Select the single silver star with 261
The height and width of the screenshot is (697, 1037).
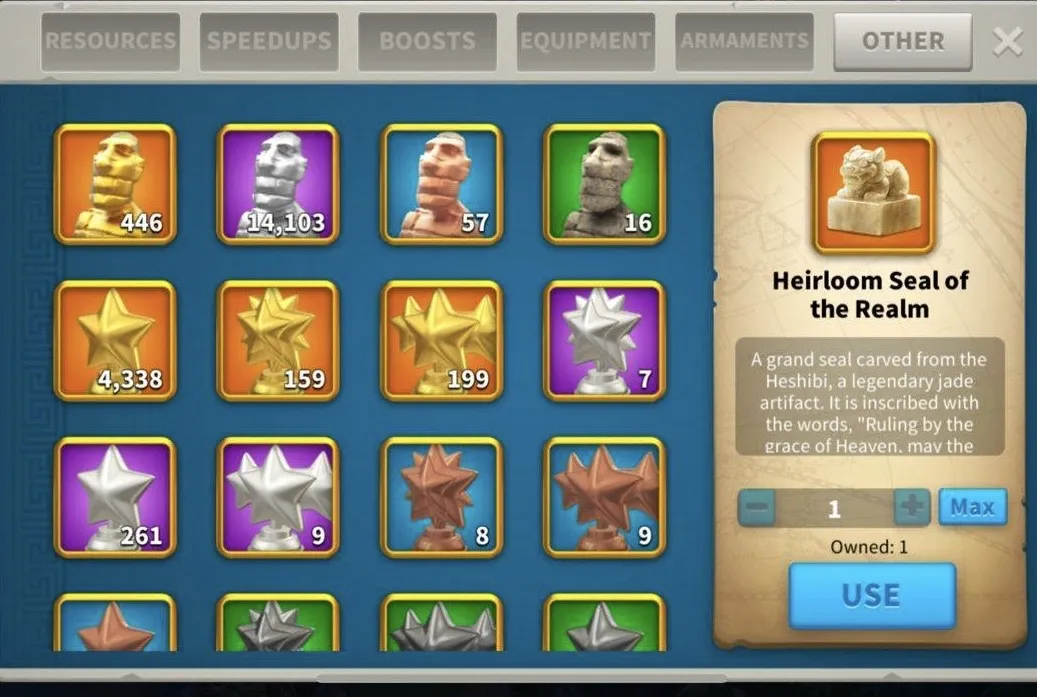[x=114, y=497]
